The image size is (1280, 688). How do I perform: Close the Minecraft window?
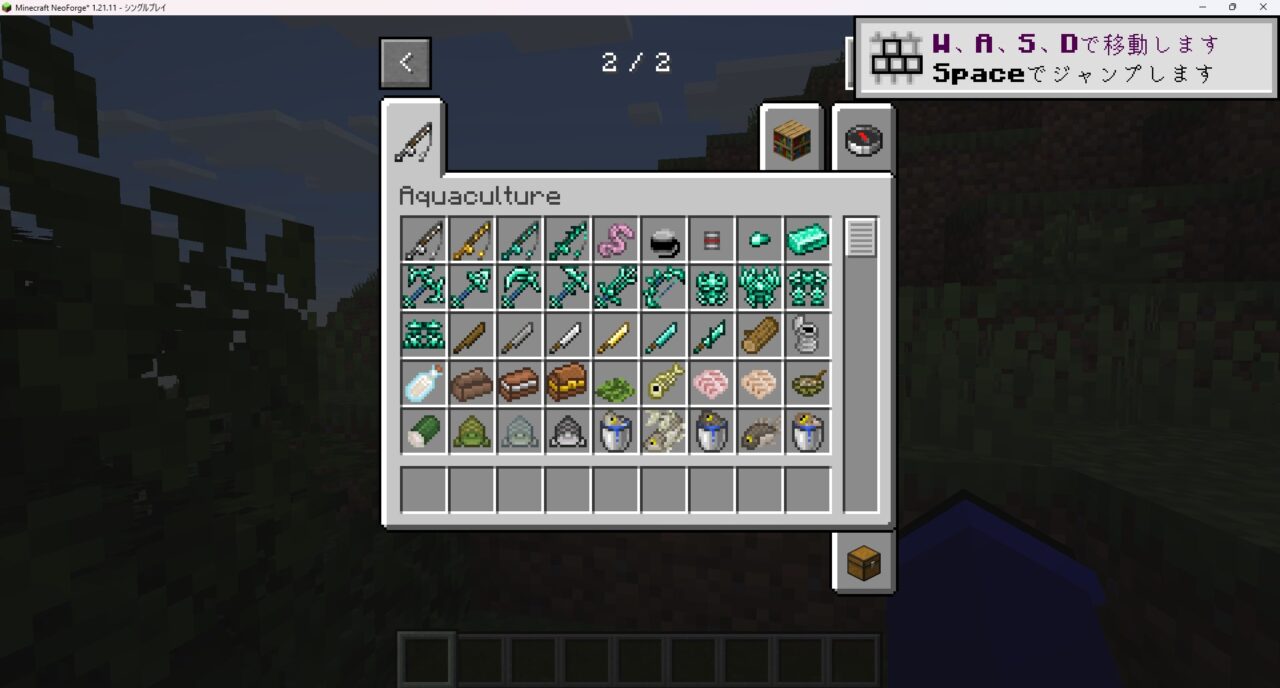point(1262,7)
